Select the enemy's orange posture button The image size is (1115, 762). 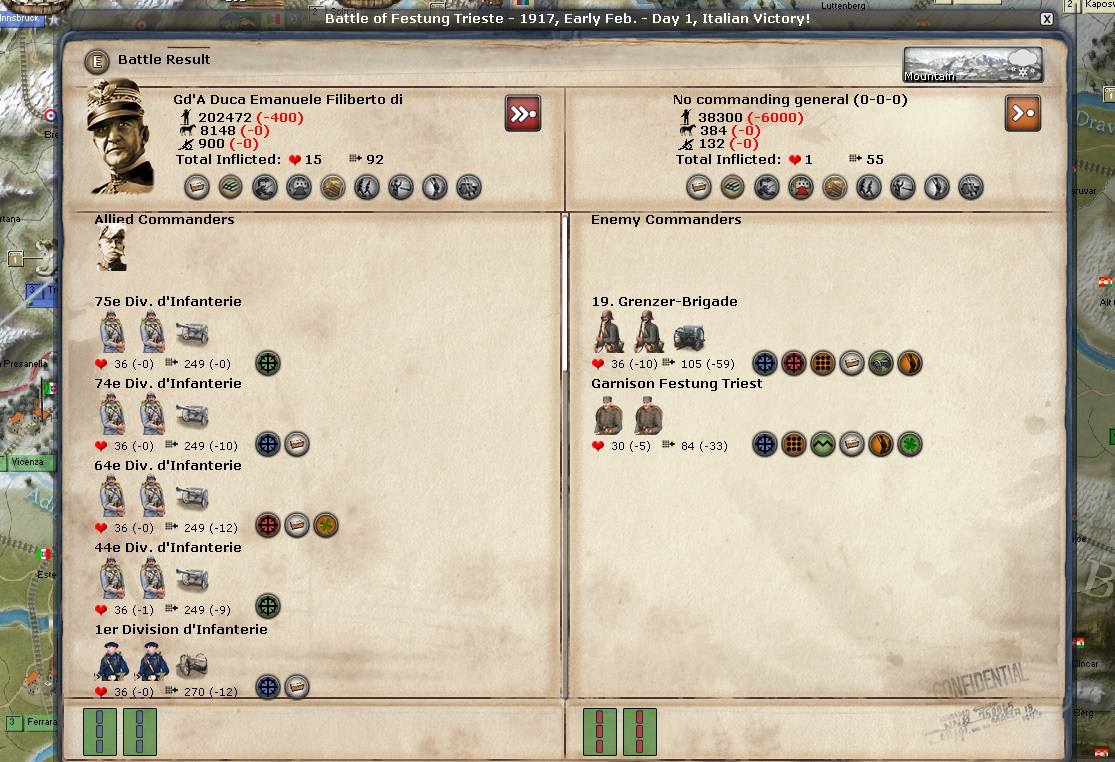pos(1022,113)
